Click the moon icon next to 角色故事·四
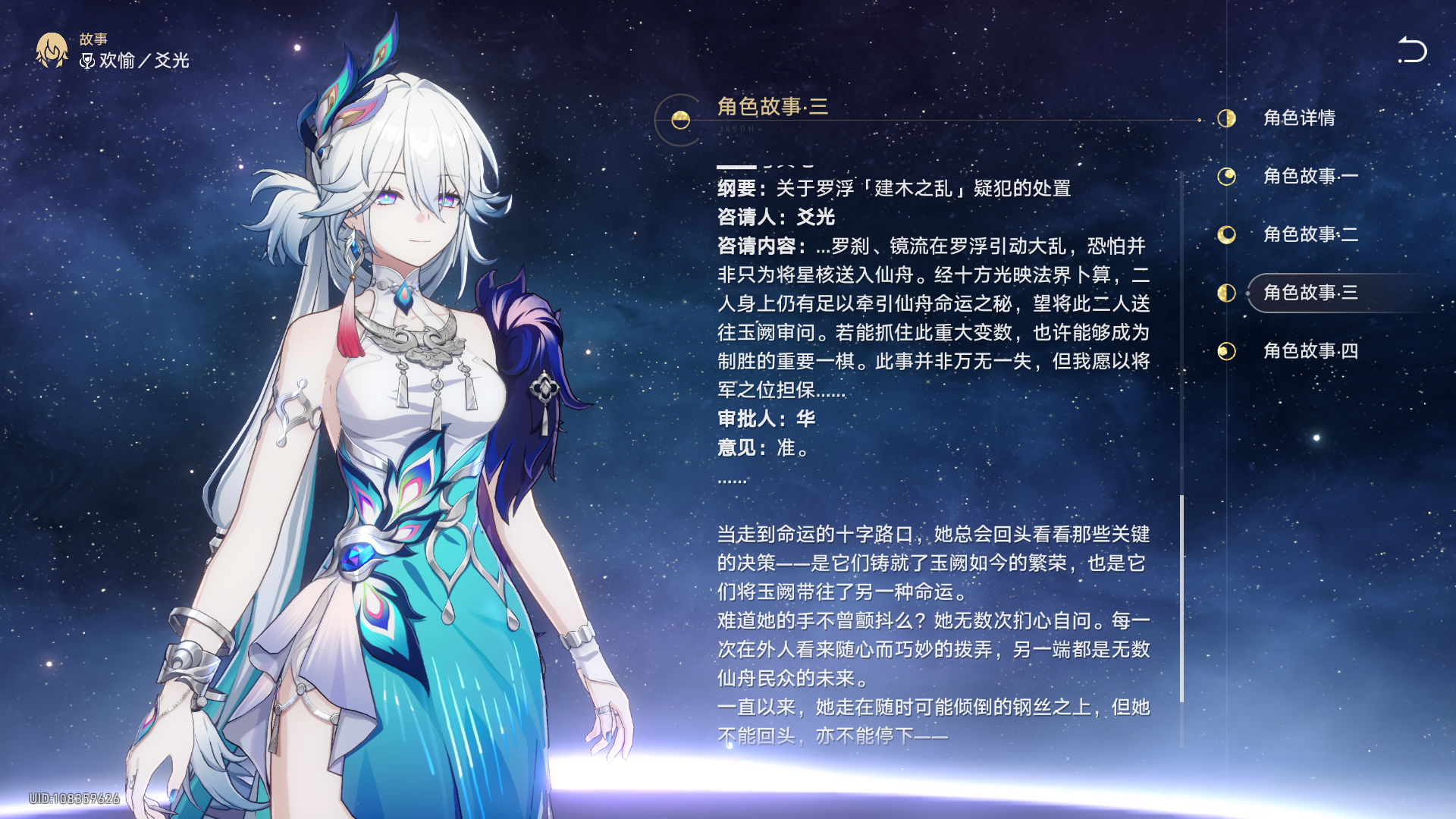1456x819 pixels. point(1226,351)
